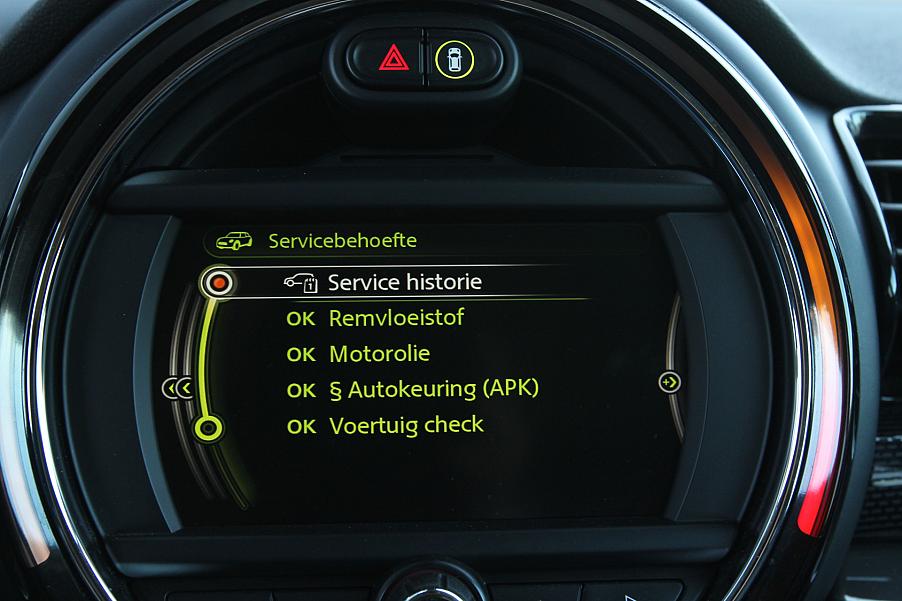Click the left double-arrow back indicator
This screenshot has height=601, width=902.
178,388
